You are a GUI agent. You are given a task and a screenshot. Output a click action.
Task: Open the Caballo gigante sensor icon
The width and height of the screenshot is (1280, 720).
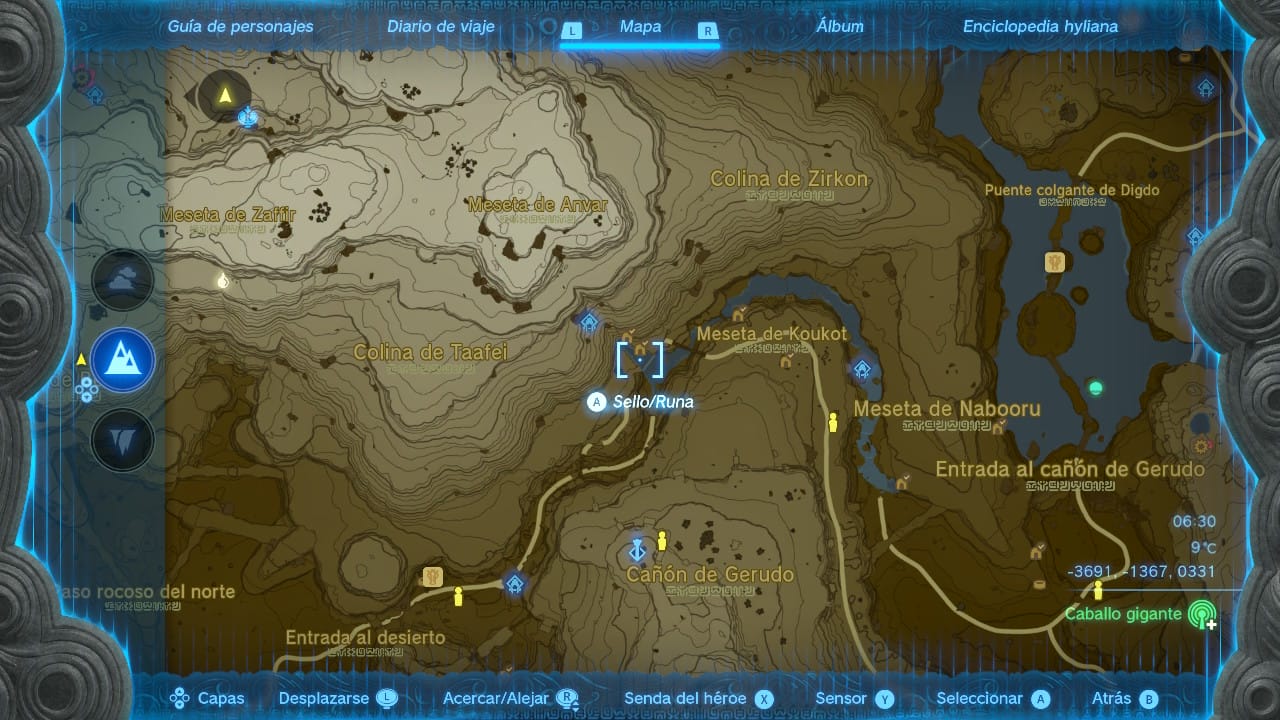pos(1201,615)
